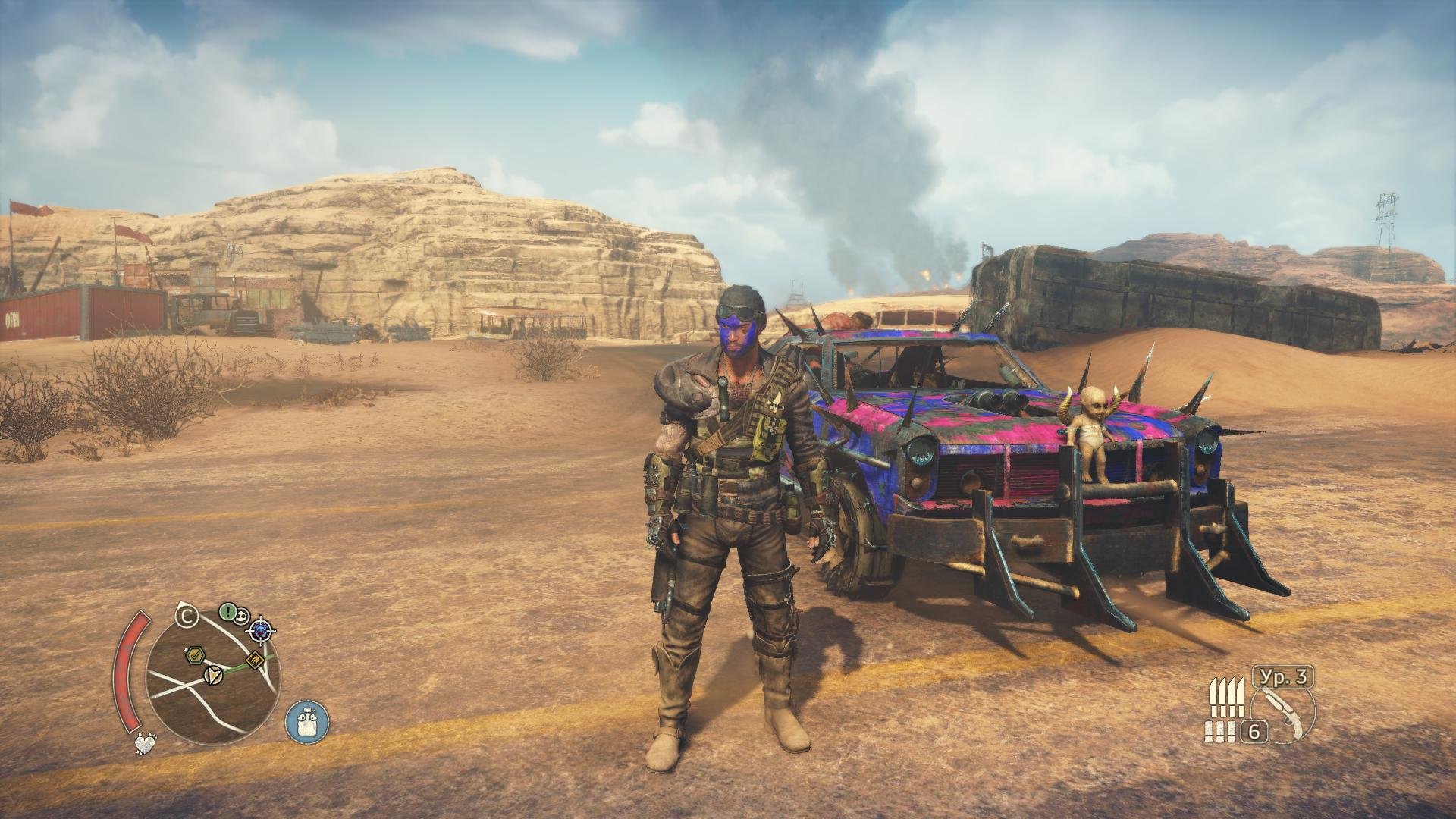
Task: Select the green exclamation mark marker
Action: pyautogui.click(x=227, y=611)
